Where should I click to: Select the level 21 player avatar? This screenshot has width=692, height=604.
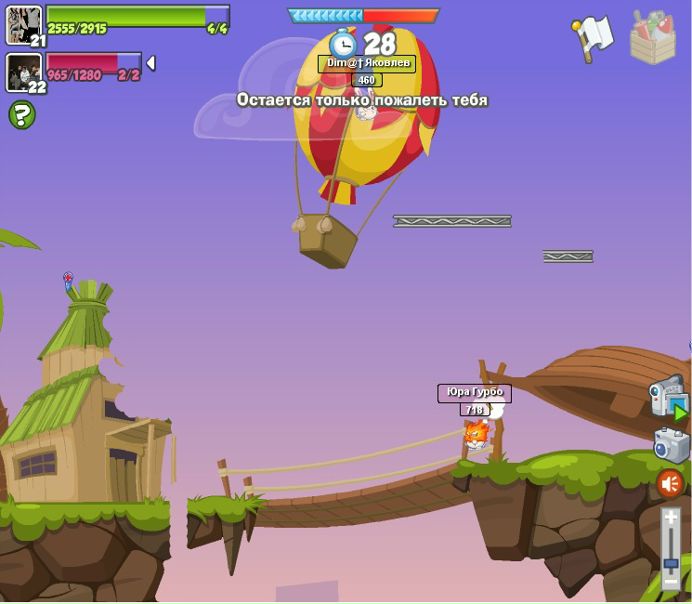click(24, 25)
